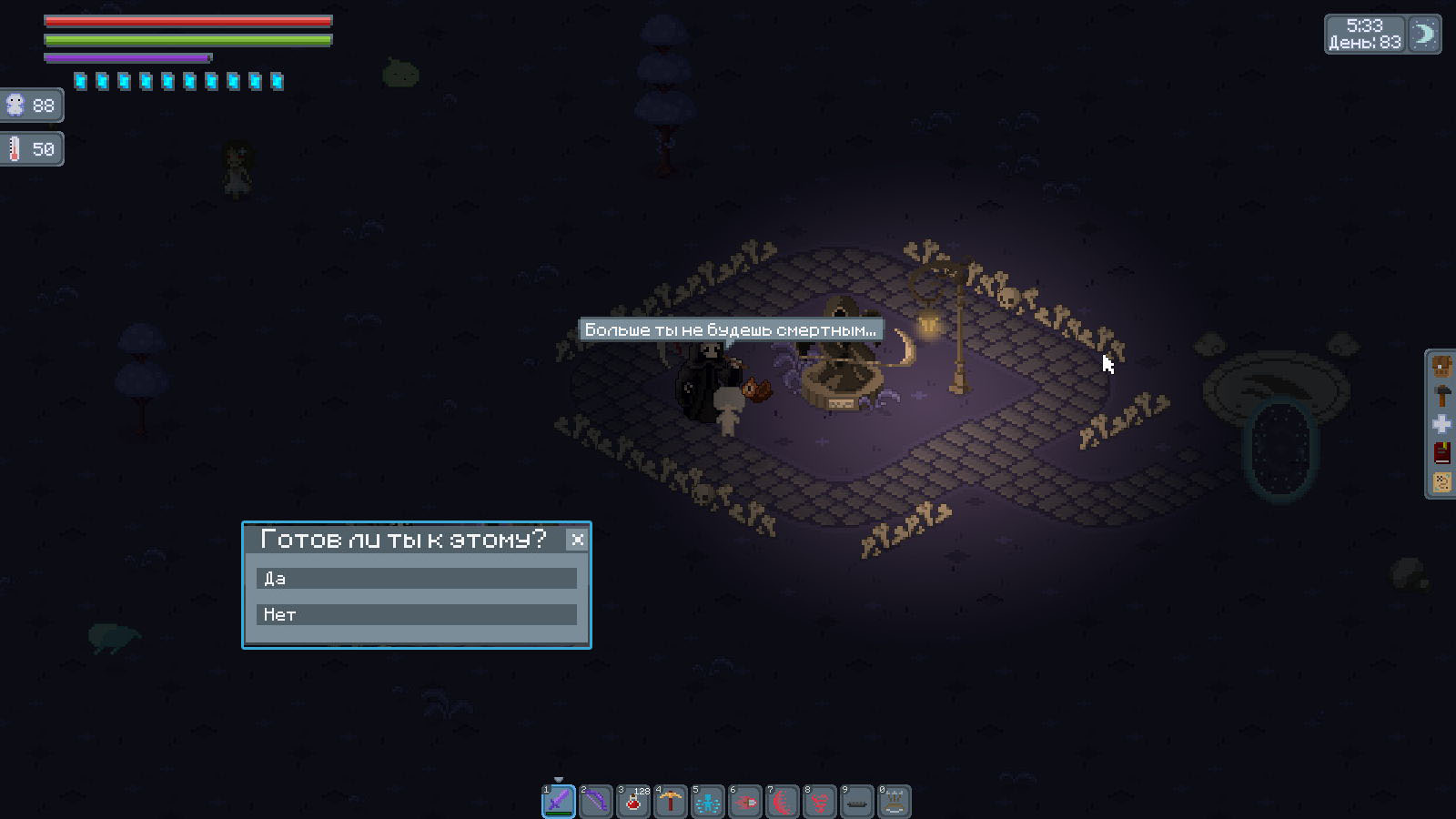Show the world map scroll
Image resolution: width=1456 pixels, height=819 pixels.
tap(1441, 481)
